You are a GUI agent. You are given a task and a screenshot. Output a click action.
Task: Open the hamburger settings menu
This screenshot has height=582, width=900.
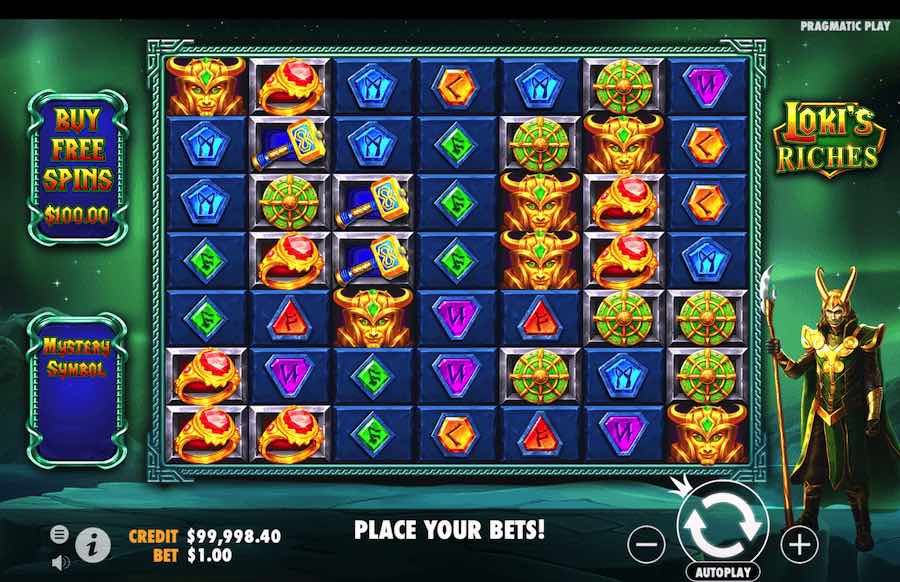60,534
